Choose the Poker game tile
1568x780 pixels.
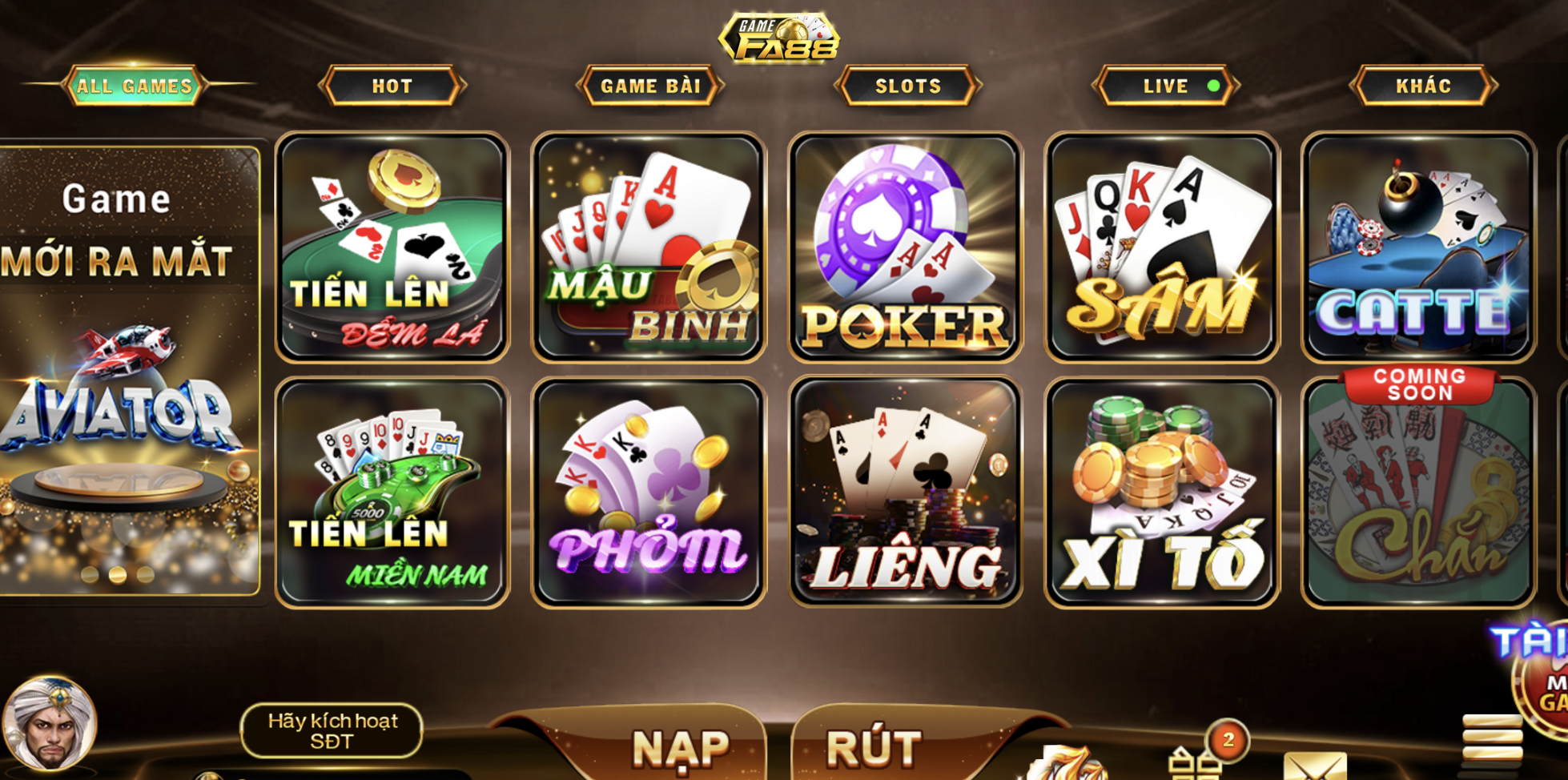pos(906,247)
